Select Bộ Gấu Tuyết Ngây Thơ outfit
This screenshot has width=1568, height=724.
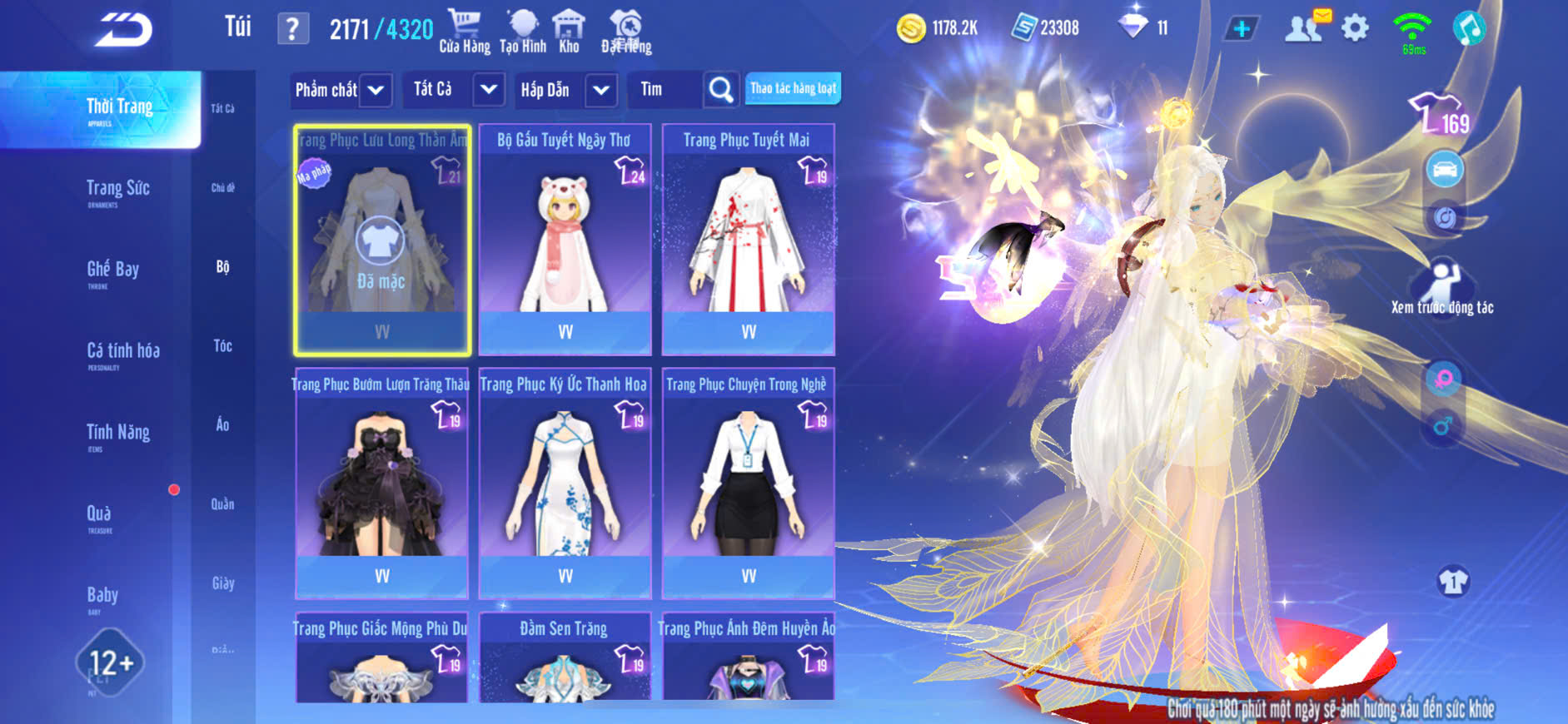[x=565, y=240]
